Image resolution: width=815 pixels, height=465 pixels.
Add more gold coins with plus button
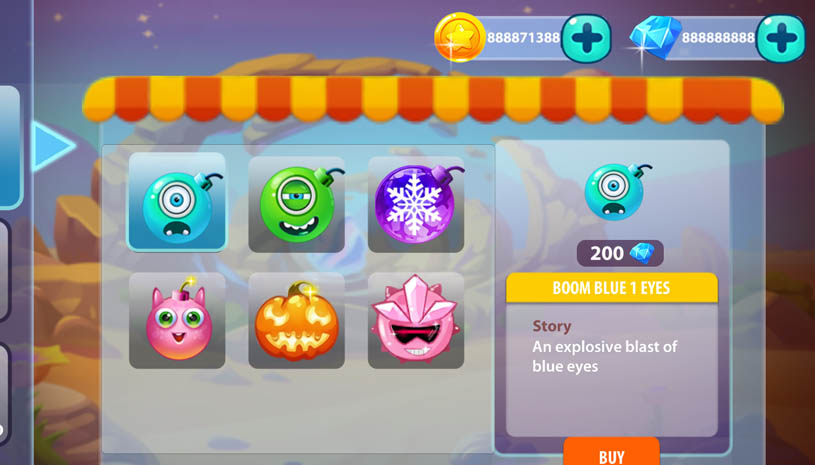tap(586, 39)
